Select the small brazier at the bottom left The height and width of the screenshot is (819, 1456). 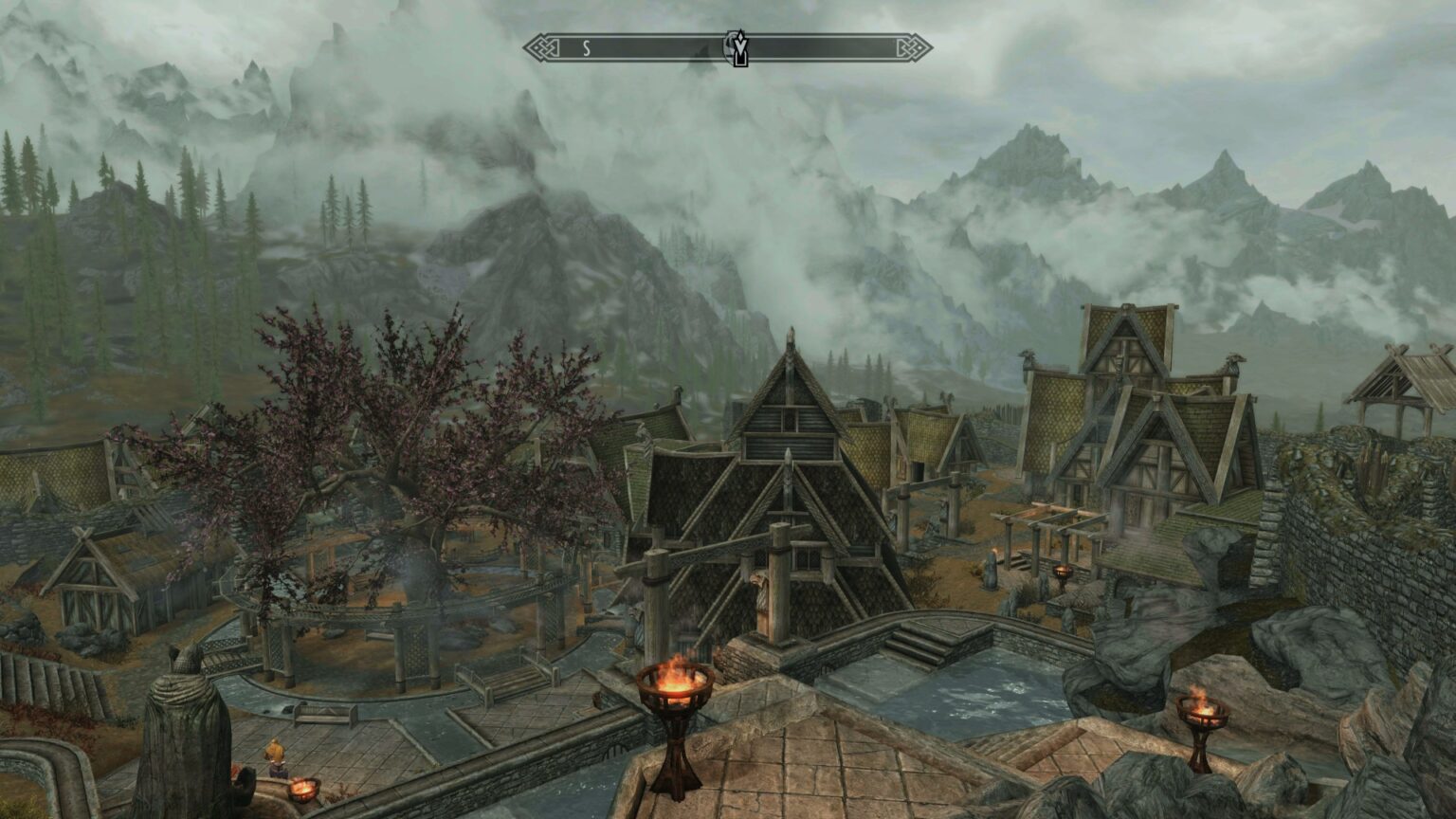click(302, 788)
